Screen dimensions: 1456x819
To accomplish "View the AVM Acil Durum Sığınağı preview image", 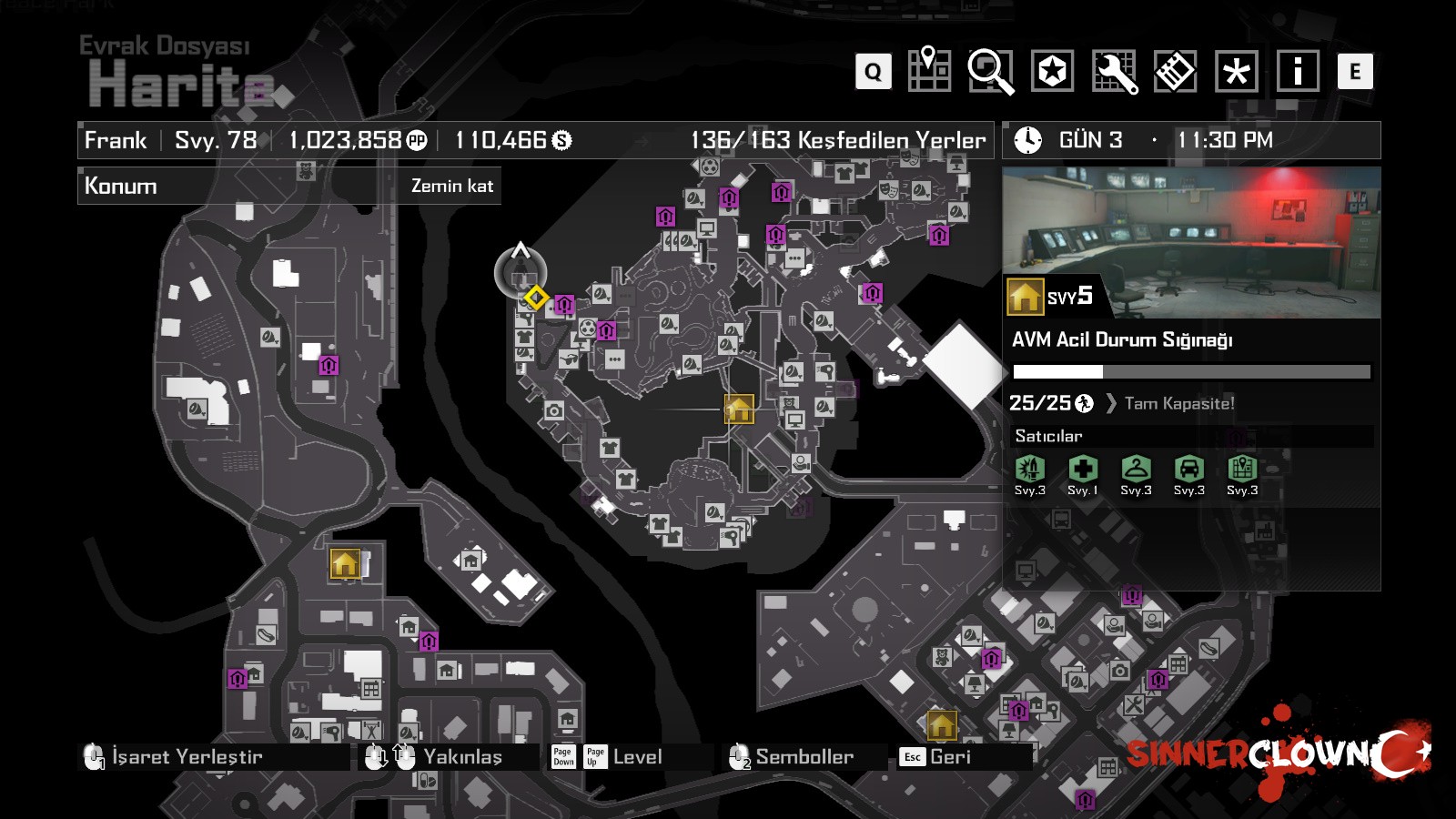I will pos(1191,242).
